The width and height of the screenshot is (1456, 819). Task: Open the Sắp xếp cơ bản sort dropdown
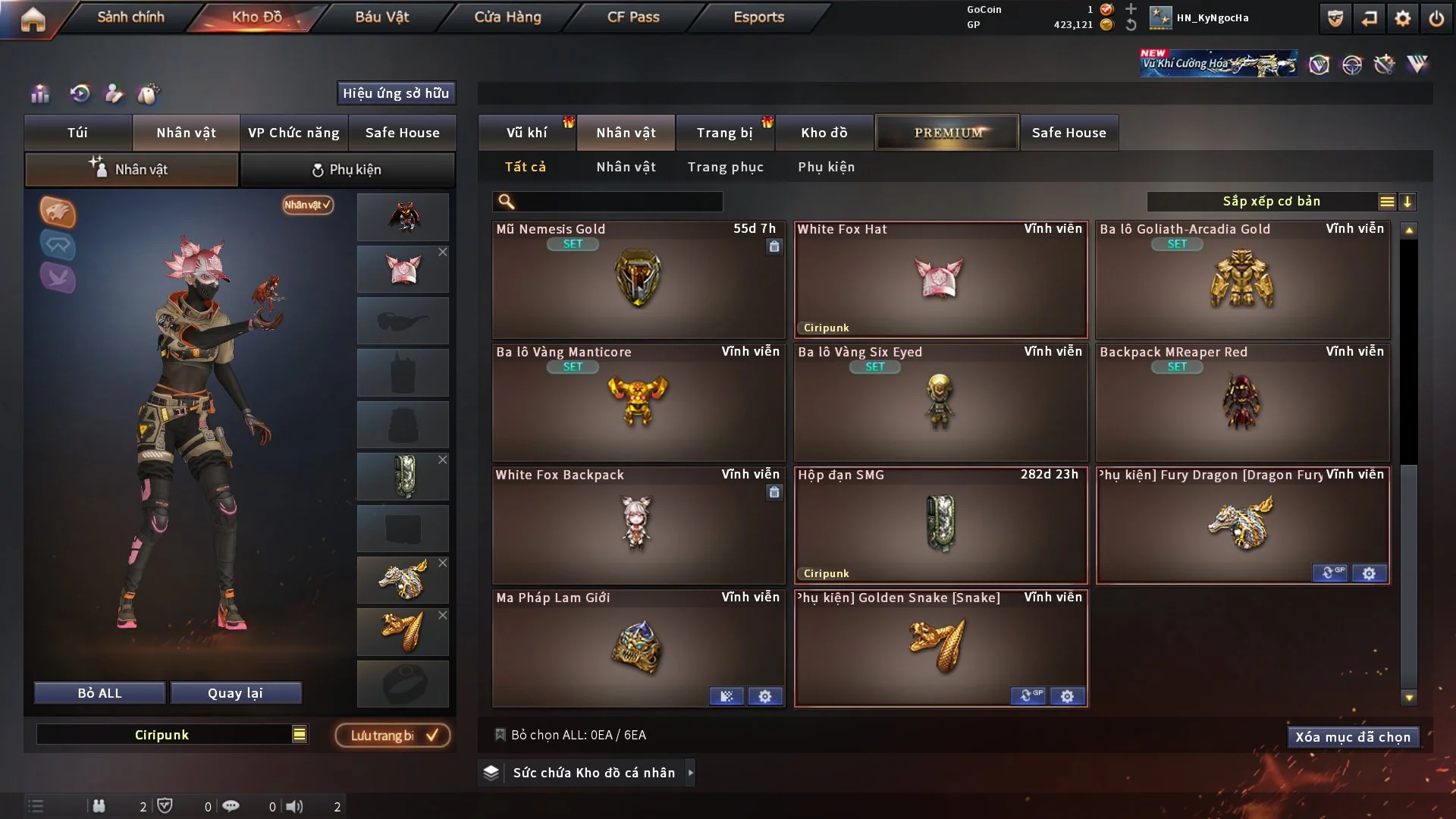1271,201
